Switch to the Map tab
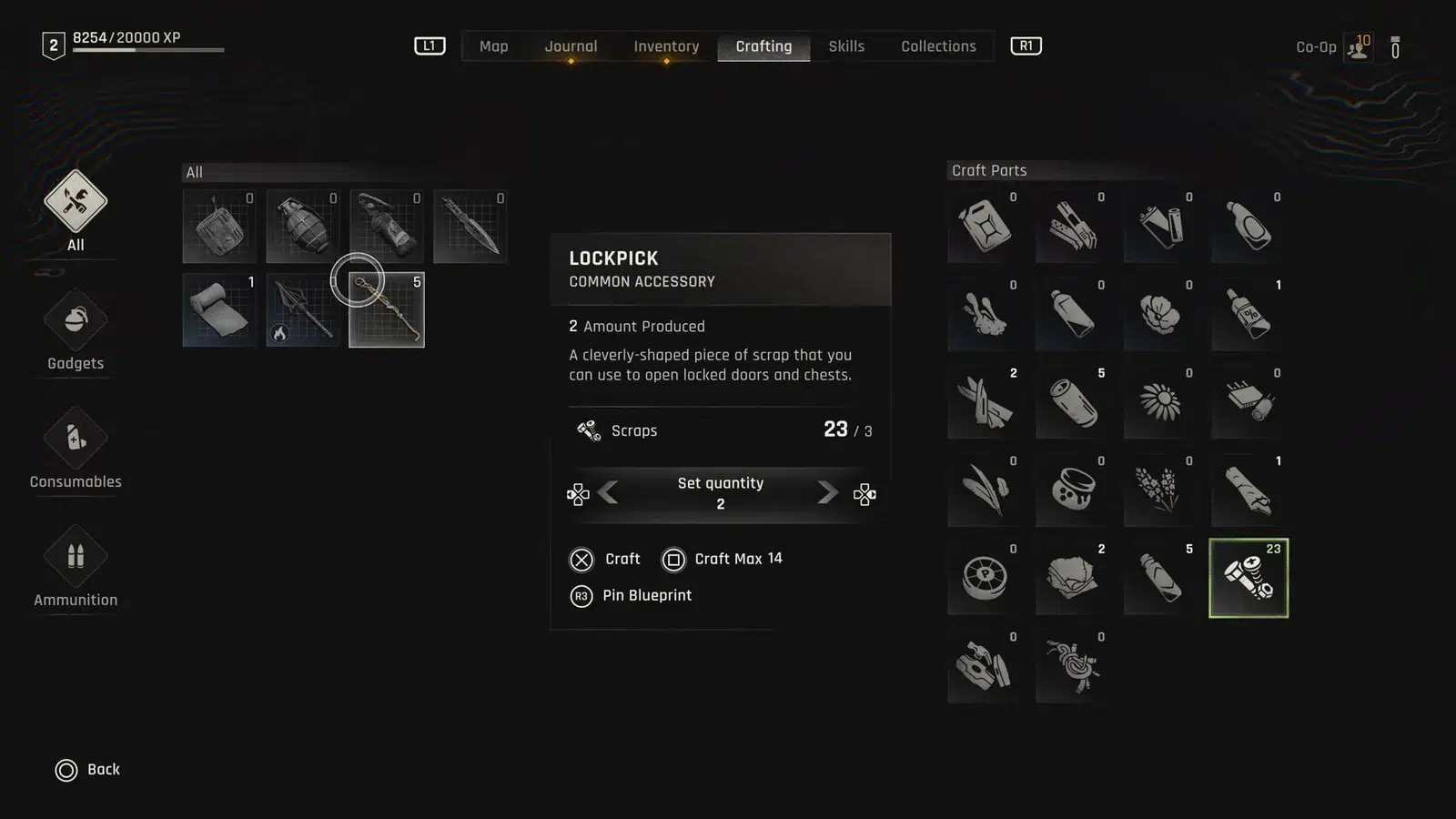The height and width of the screenshot is (819, 1456). 493,46
